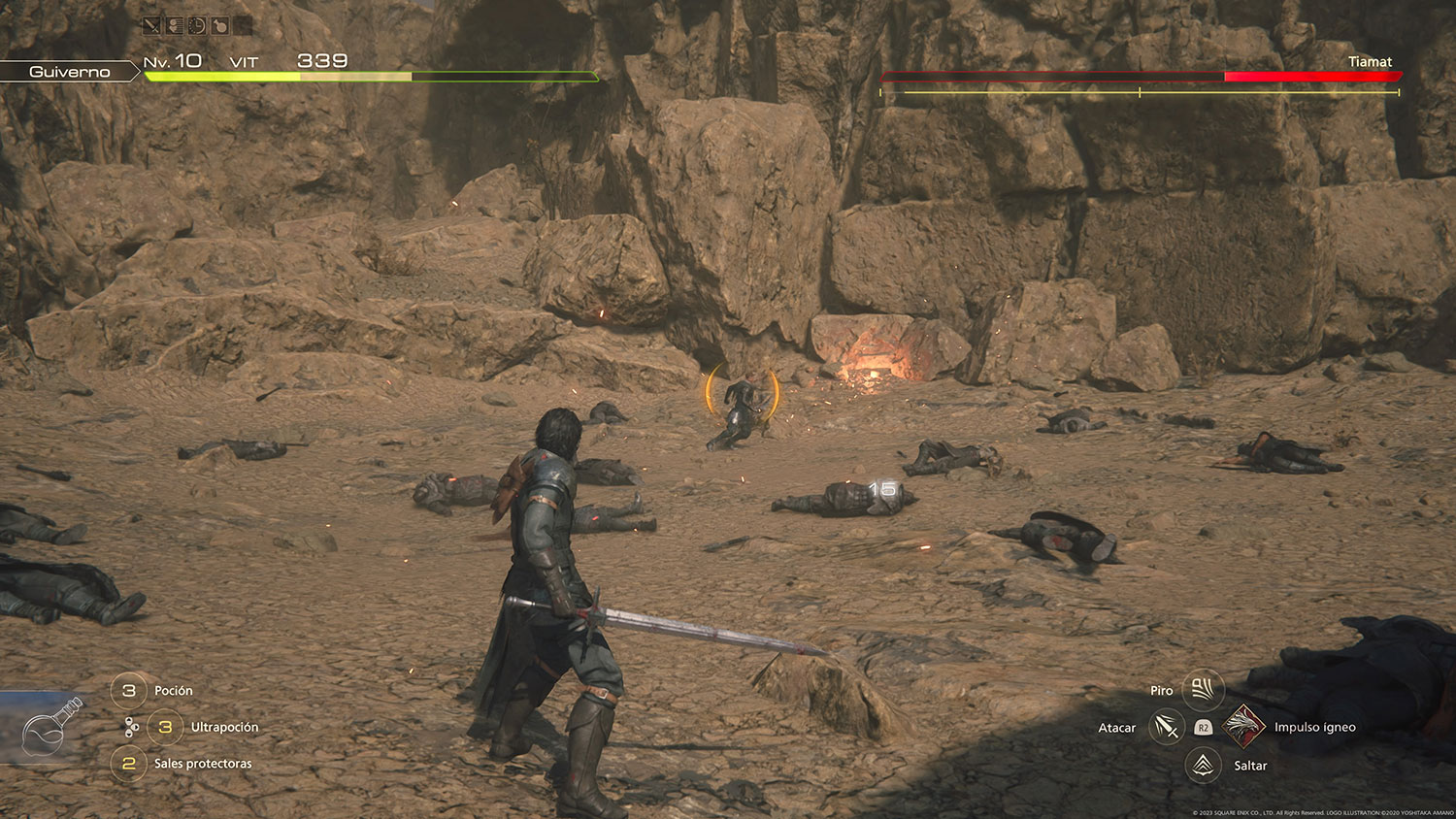Select the clock status icon
Screen dimensions: 1456x819
point(197,26)
